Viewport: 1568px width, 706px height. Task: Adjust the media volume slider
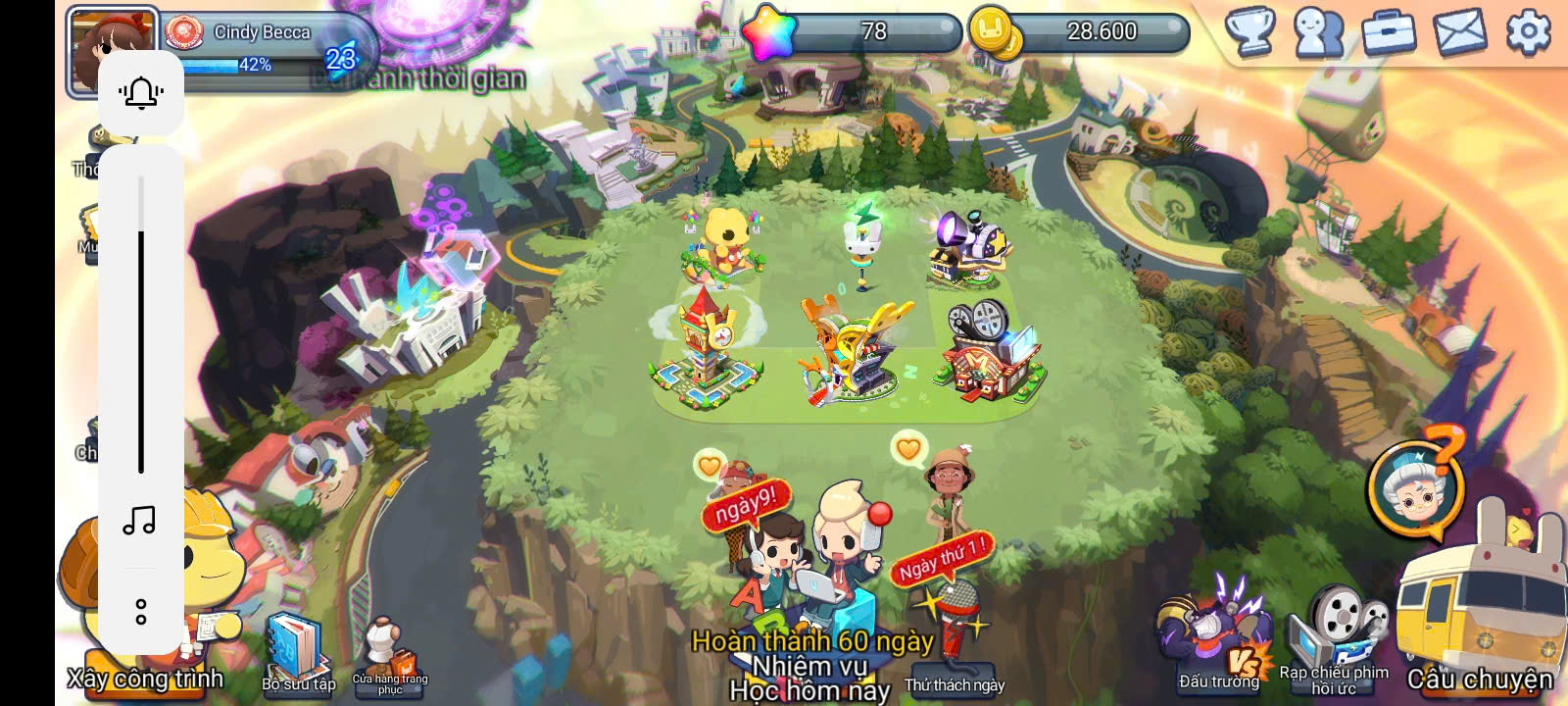141,324
